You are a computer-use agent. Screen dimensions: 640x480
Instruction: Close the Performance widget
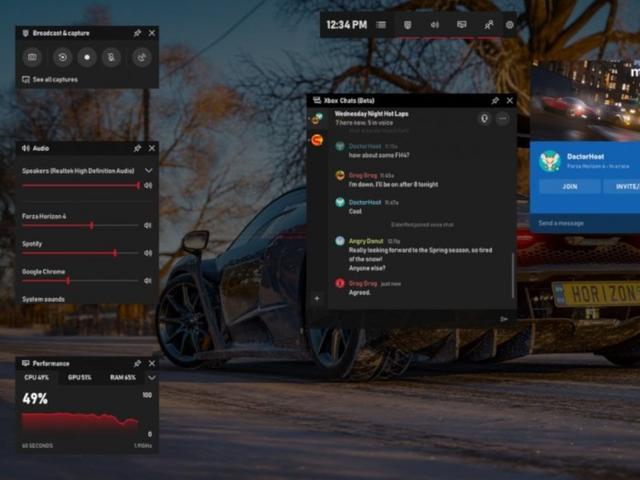[x=152, y=363]
